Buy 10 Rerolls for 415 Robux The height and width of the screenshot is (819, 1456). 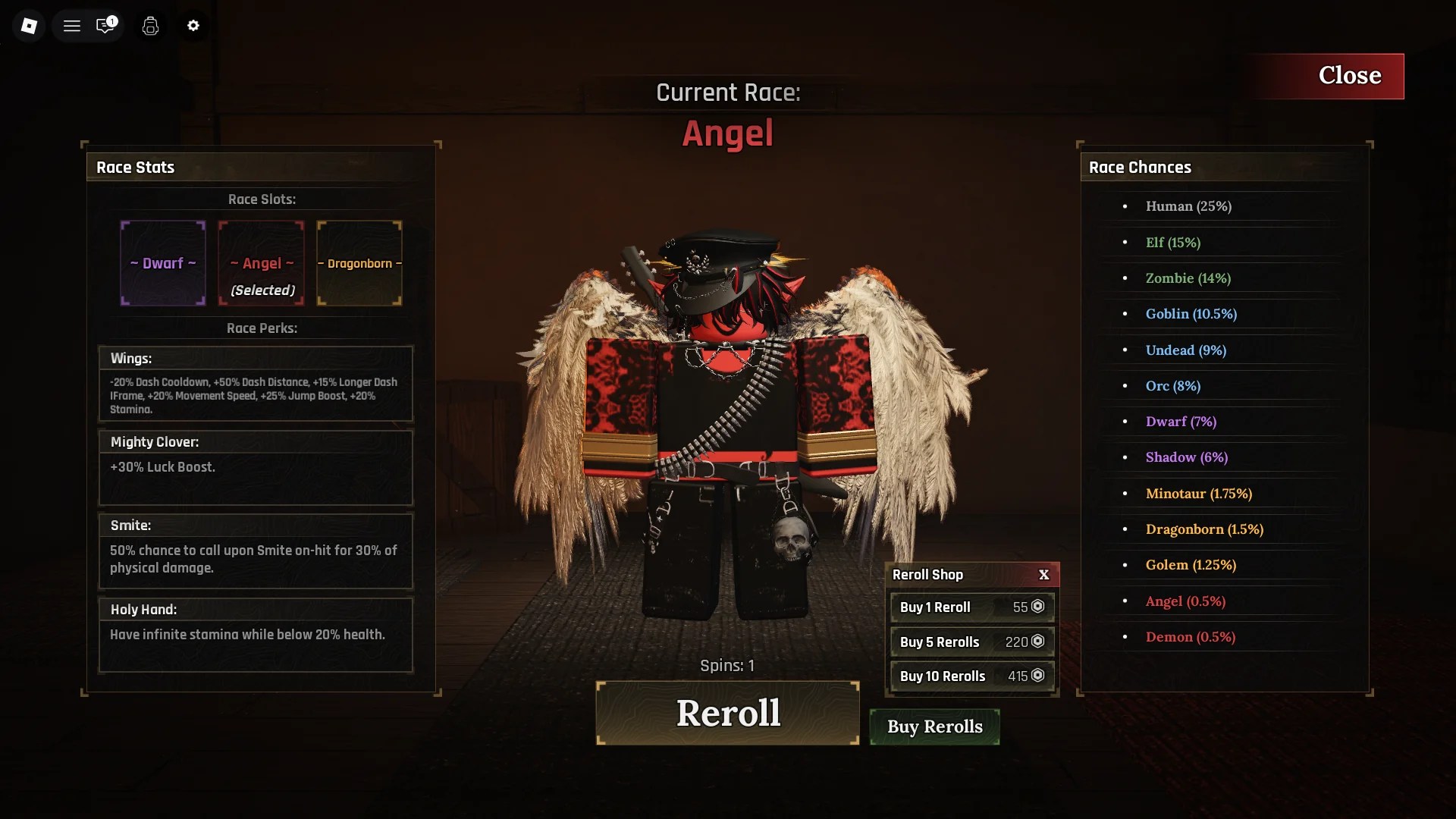click(x=971, y=676)
